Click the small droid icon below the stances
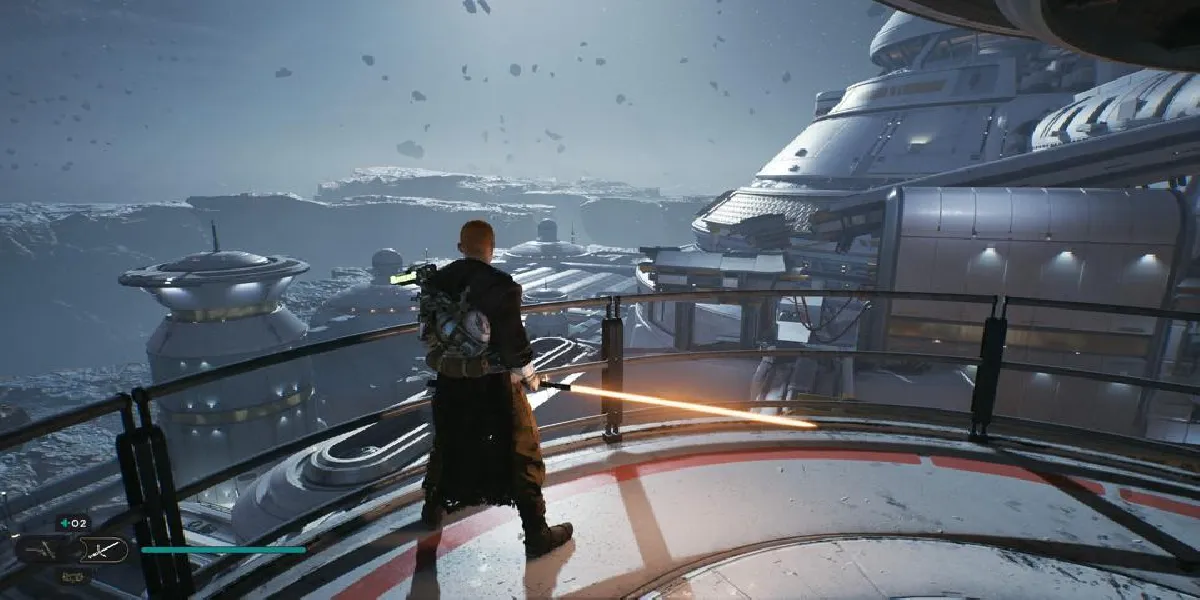Image resolution: width=1200 pixels, height=600 pixels. (72, 576)
